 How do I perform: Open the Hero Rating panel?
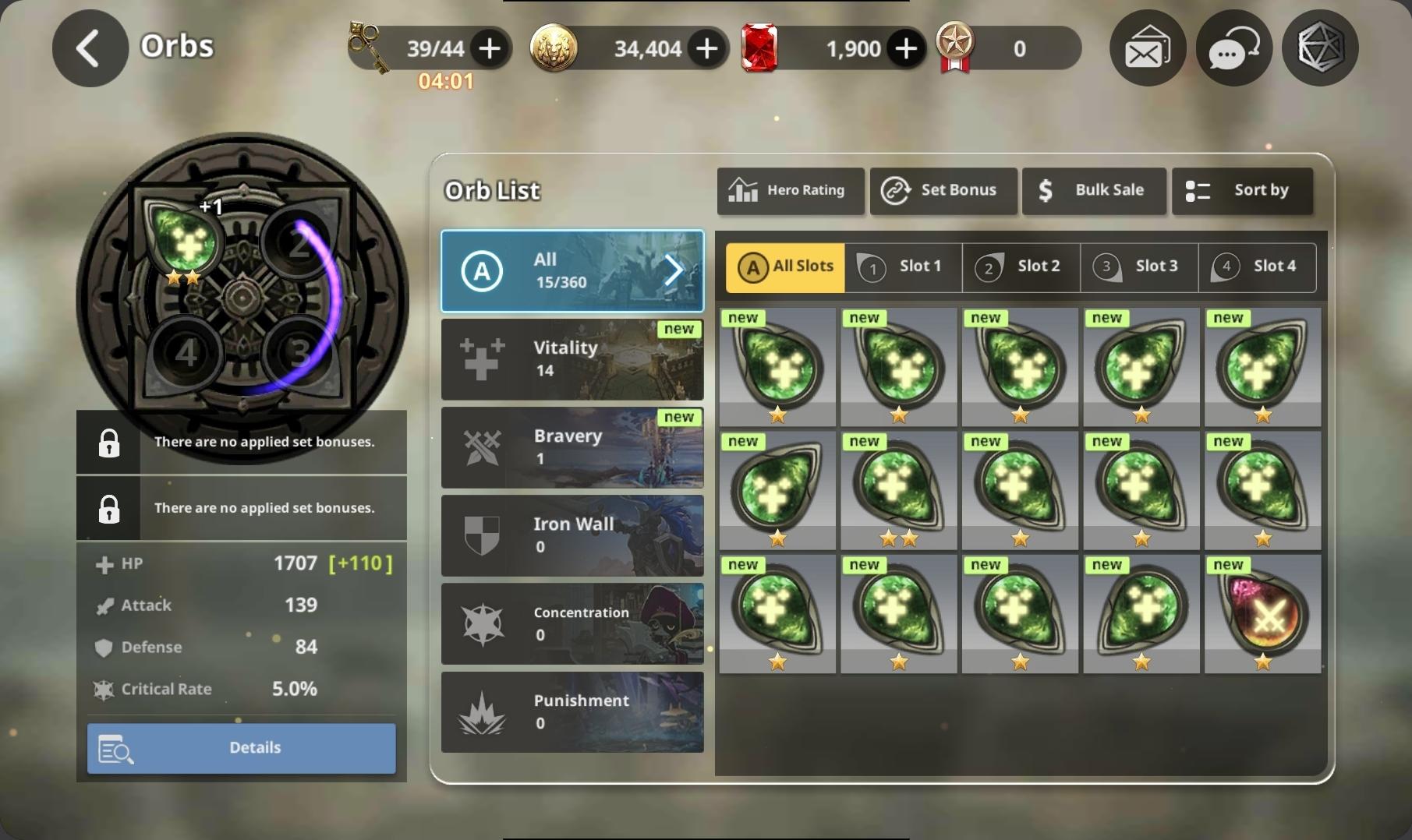790,191
